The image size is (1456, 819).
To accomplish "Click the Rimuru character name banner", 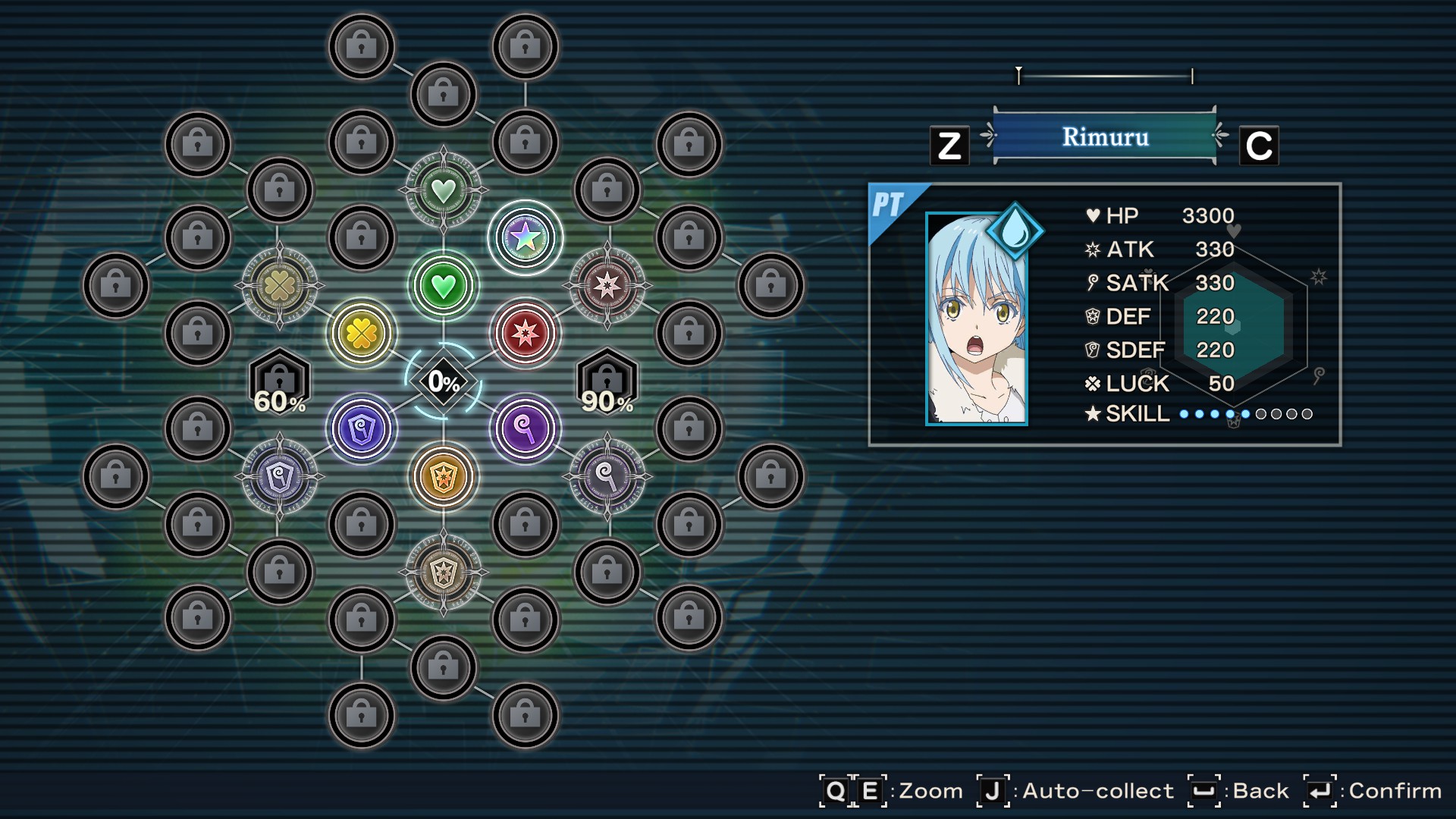I will tap(1104, 136).
